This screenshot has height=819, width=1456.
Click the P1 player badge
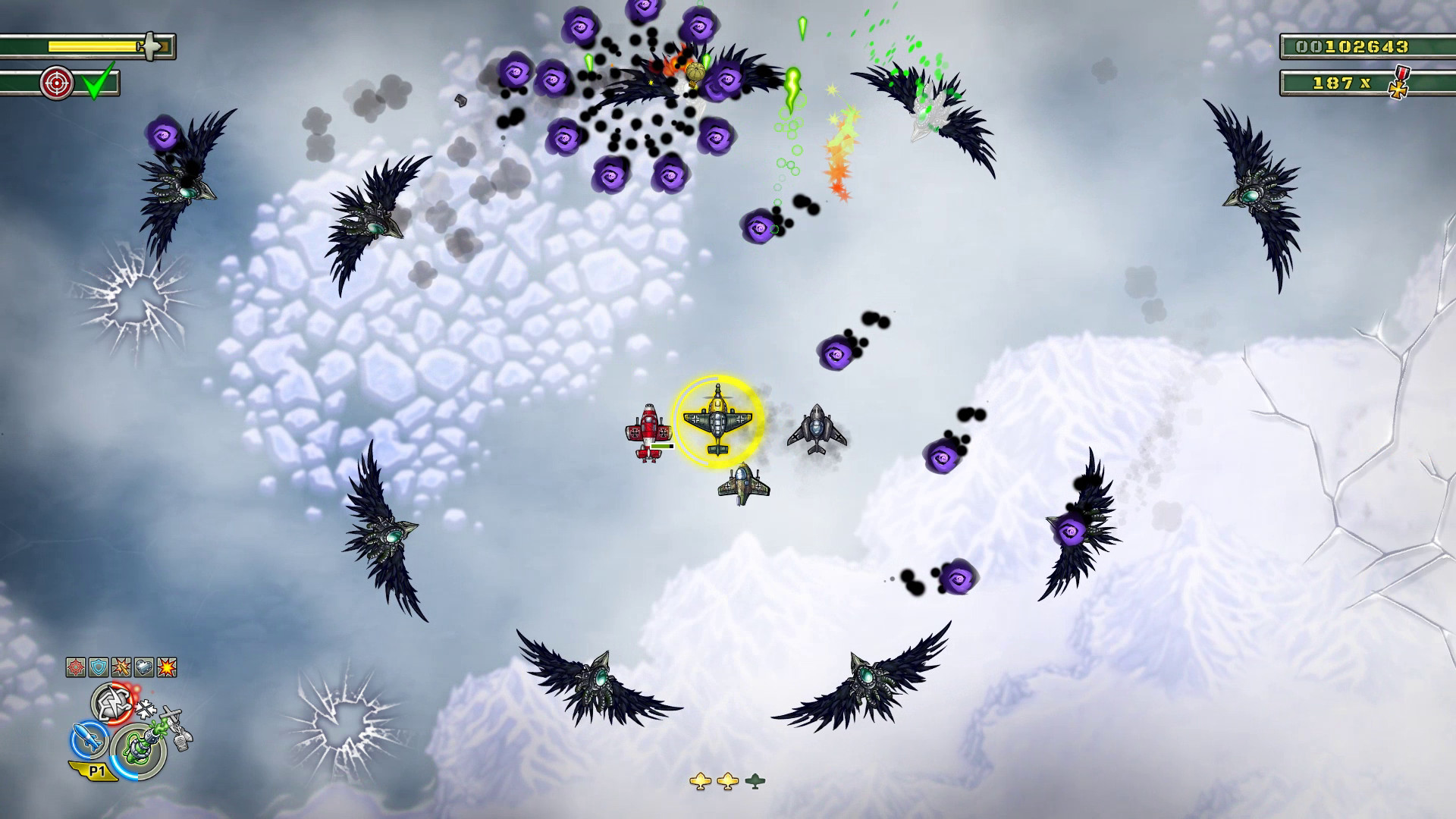tap(96, 770)
